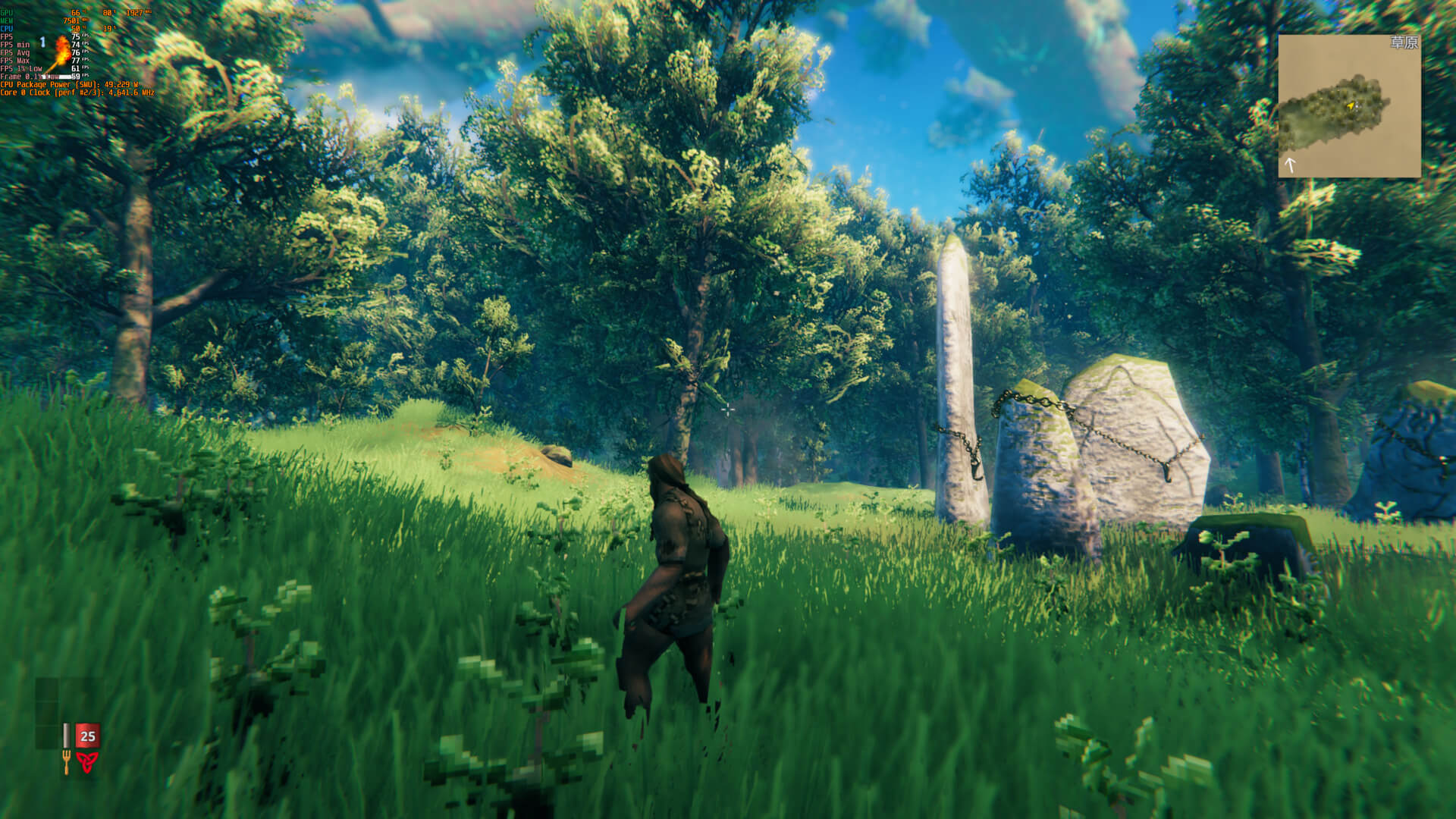This screenshot has height=819, width=1456.
Task: Open the minimap in the corner
Action: pos(1349,106)
